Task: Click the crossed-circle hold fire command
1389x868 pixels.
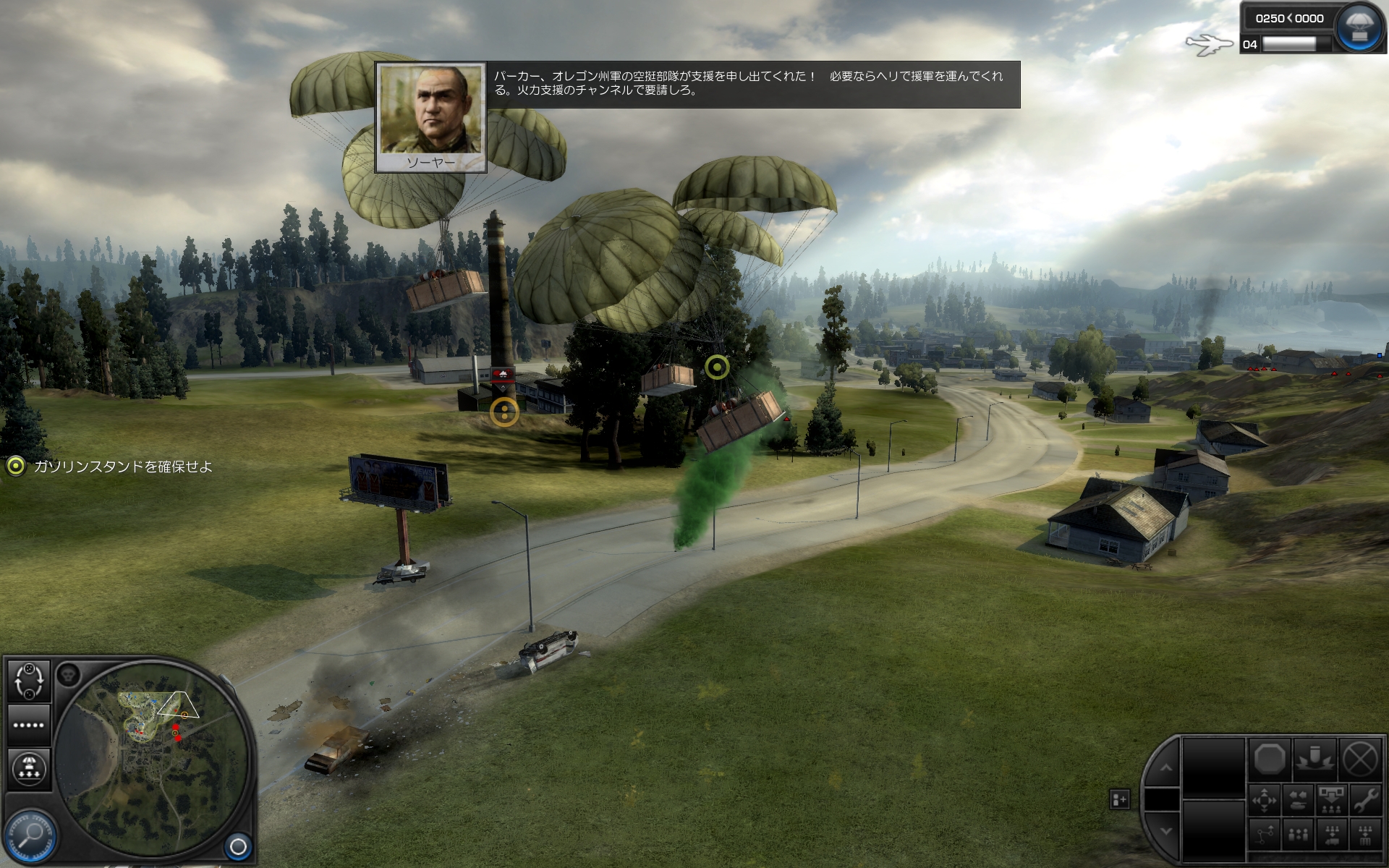Action: click(1359, 759)
